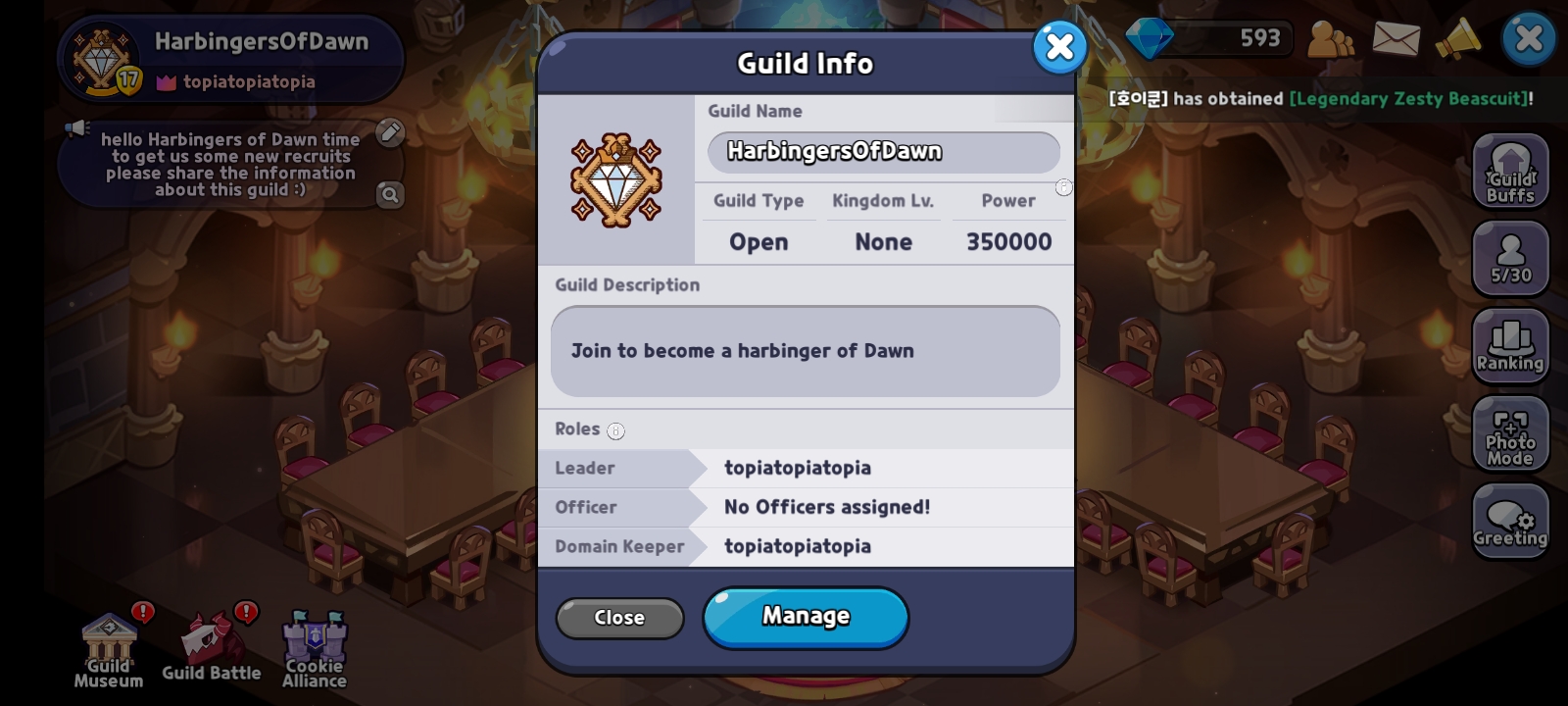Select the guild emblem
The image size is (1568, 706).
point(615,178)
